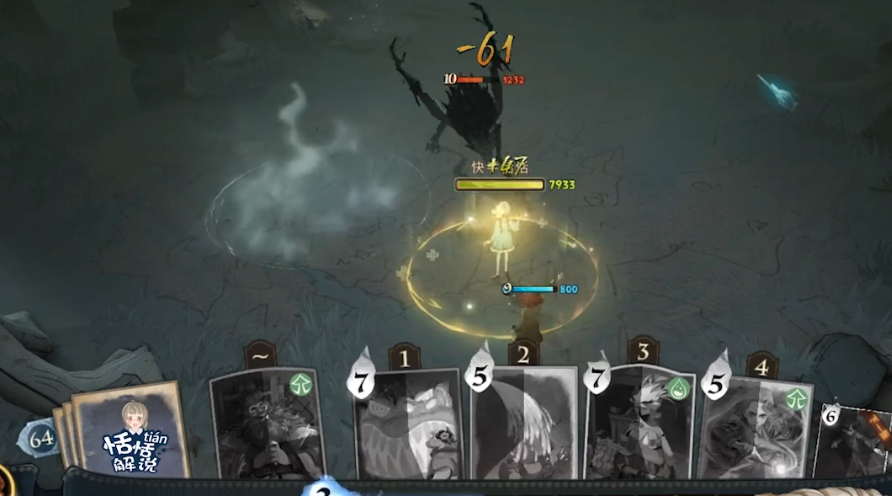
Task: Choose the 7-cost card in slot 3
Action: [640, 424]
